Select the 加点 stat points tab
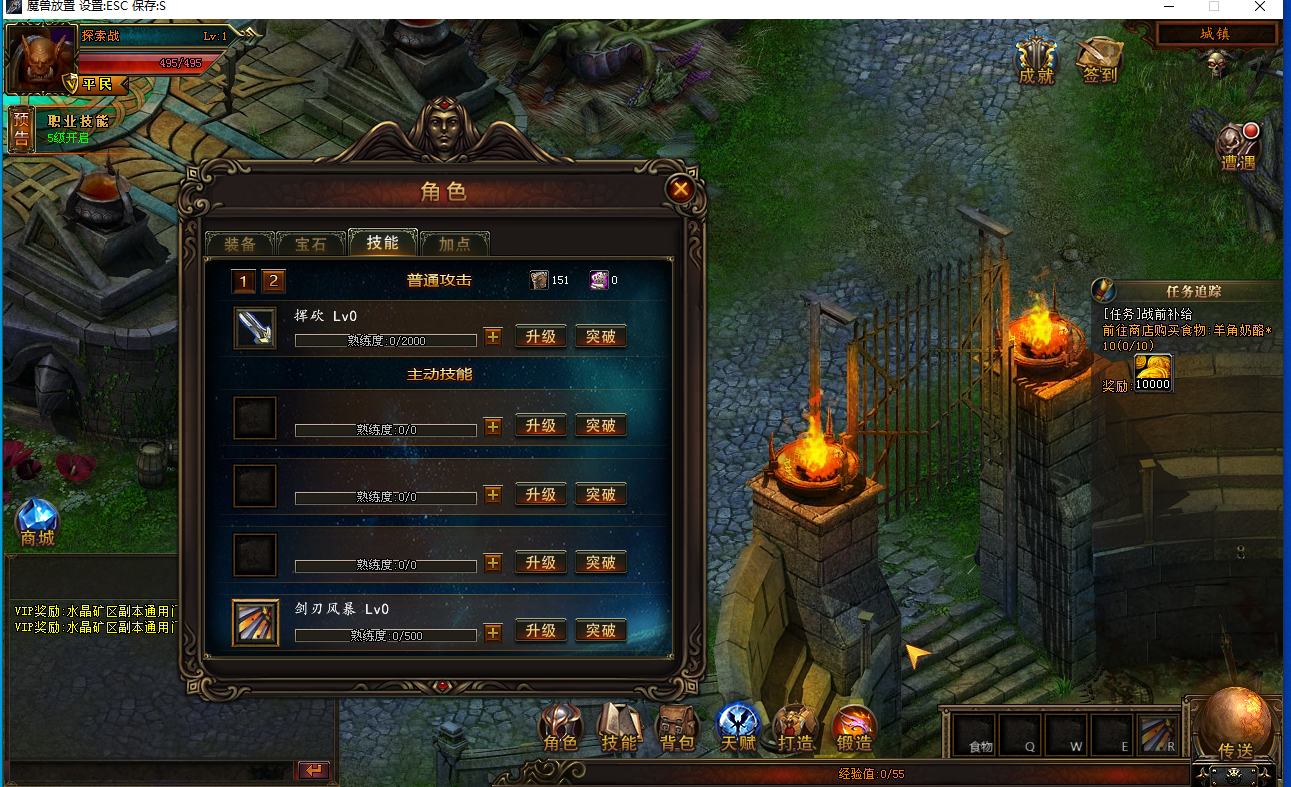Image resolution: width=1291 pixels, height=787 pixels. pyautogui.click(x=455, y=244)
